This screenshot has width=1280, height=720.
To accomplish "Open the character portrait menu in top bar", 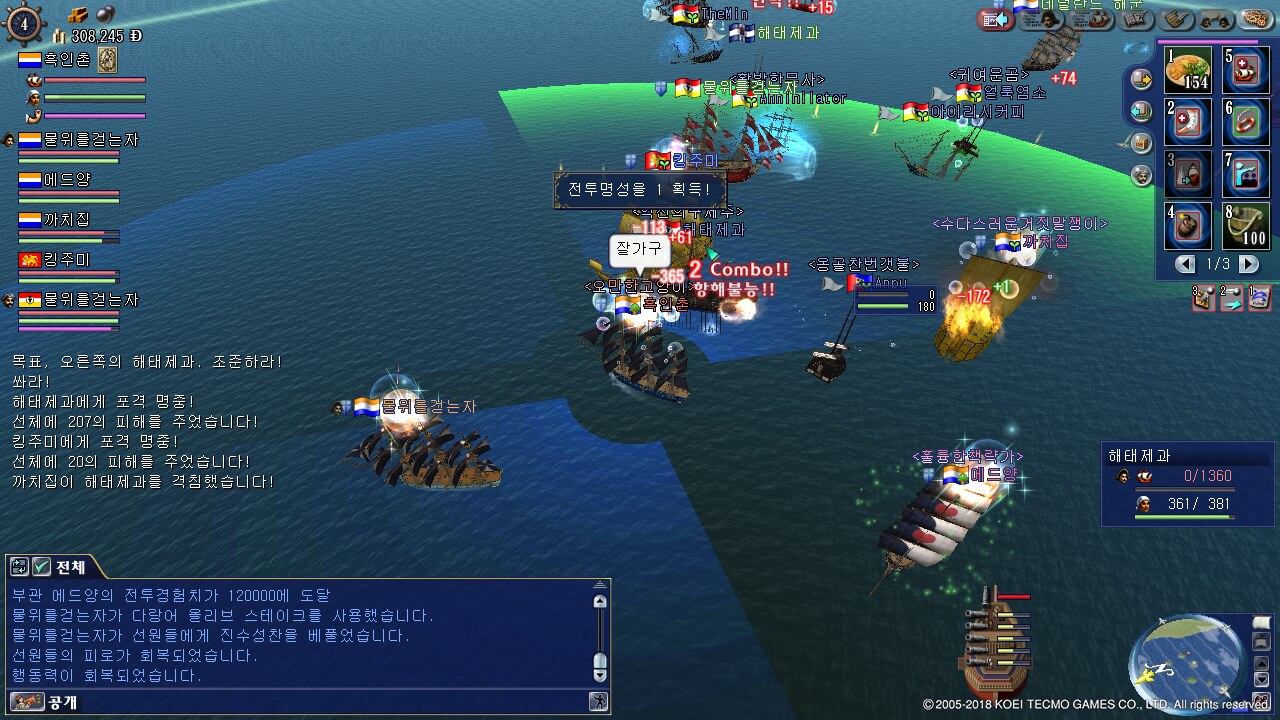I will 1048,18.
